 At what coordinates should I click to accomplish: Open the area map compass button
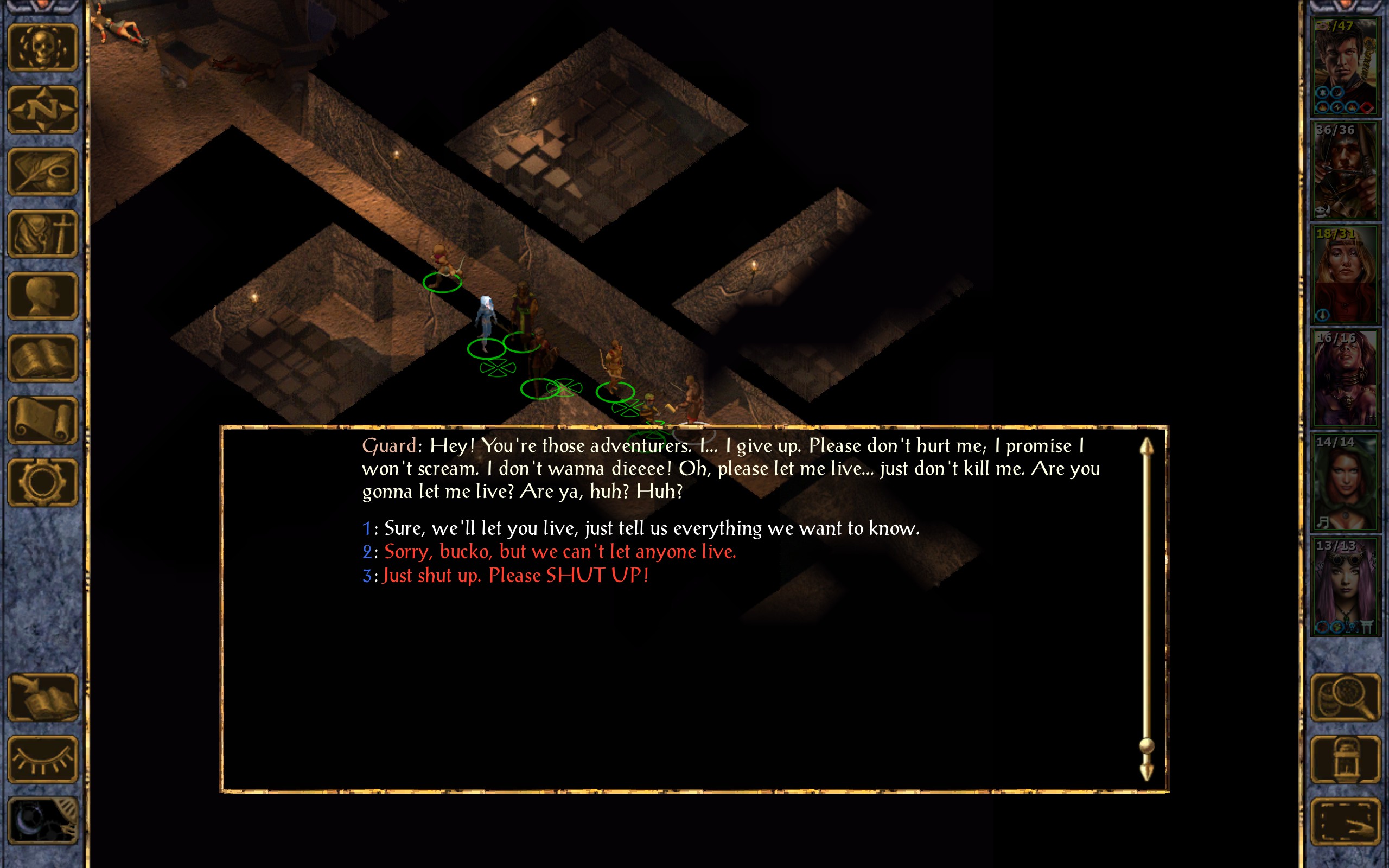click(x=43, y=109)
